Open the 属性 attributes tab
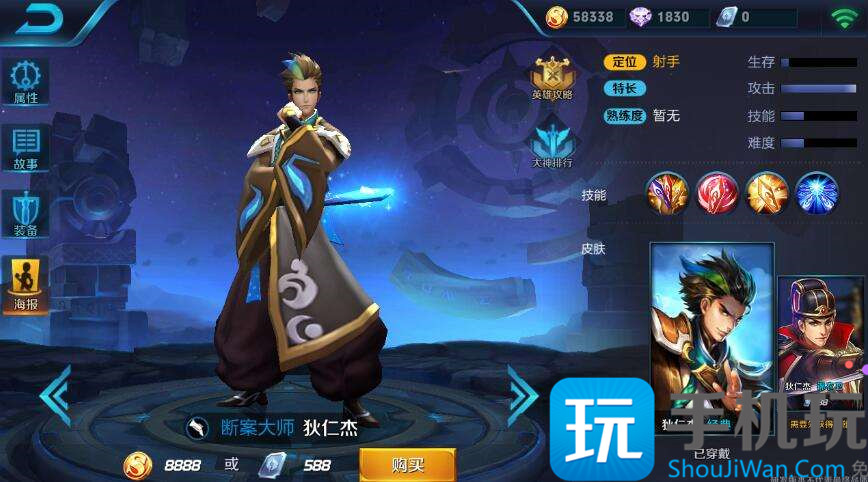The width and height of the screenshot is (868, 482). pyautogui.click(x=26, y=84)
